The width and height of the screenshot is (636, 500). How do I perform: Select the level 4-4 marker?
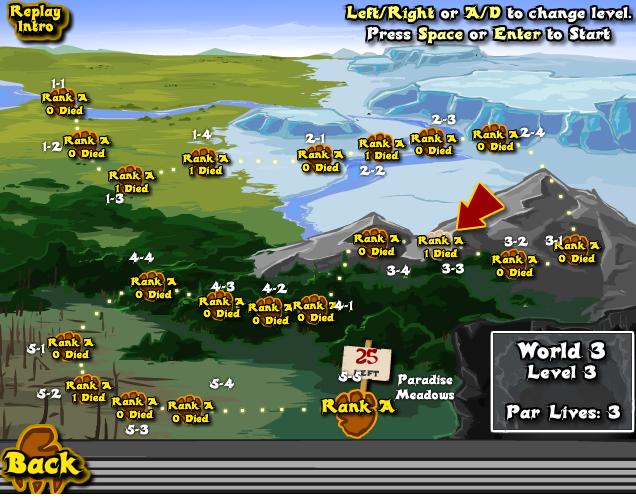153,288
